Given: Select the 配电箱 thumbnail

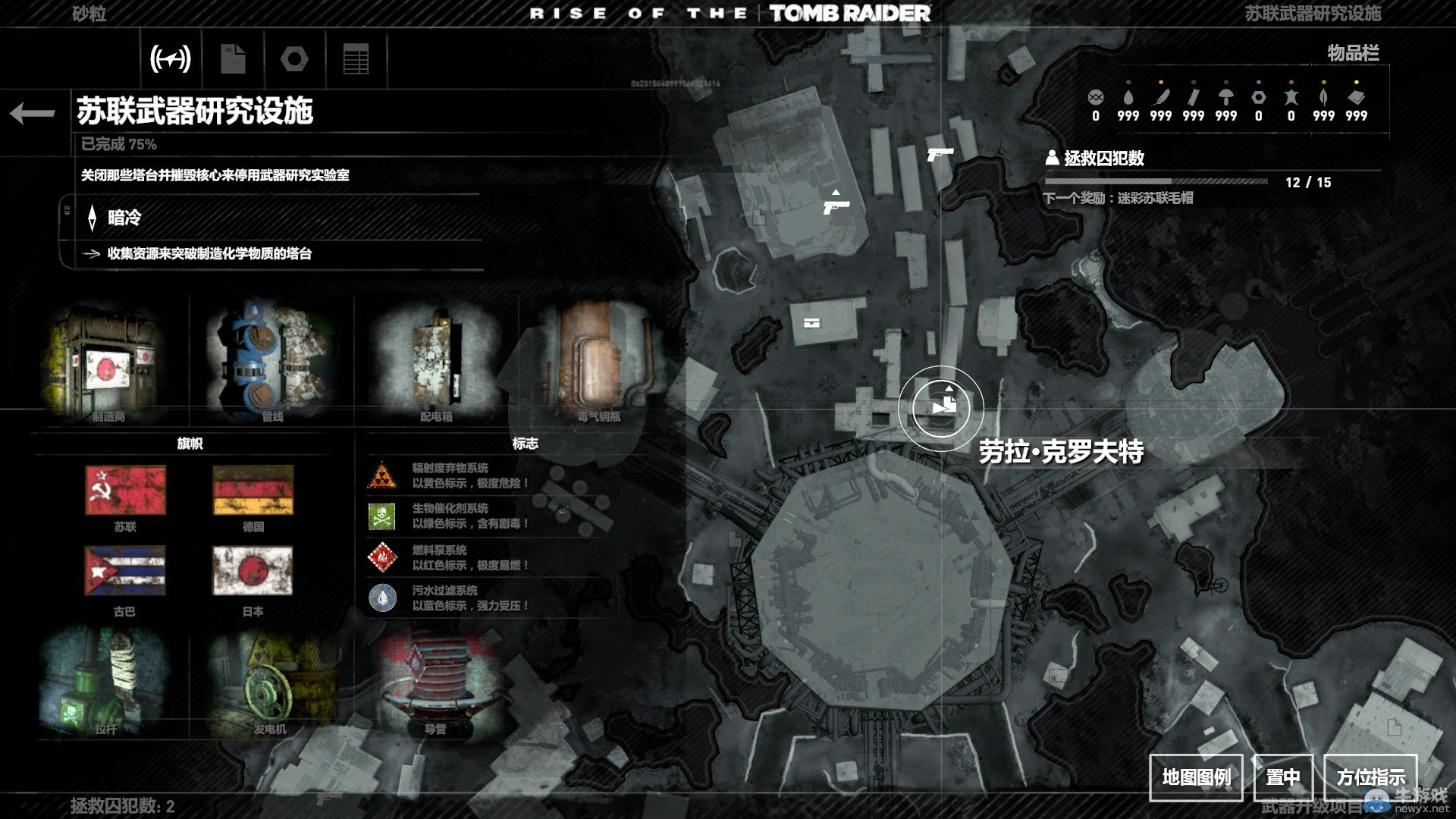Looking at the screenshot, I should click(x=436, y=362).
